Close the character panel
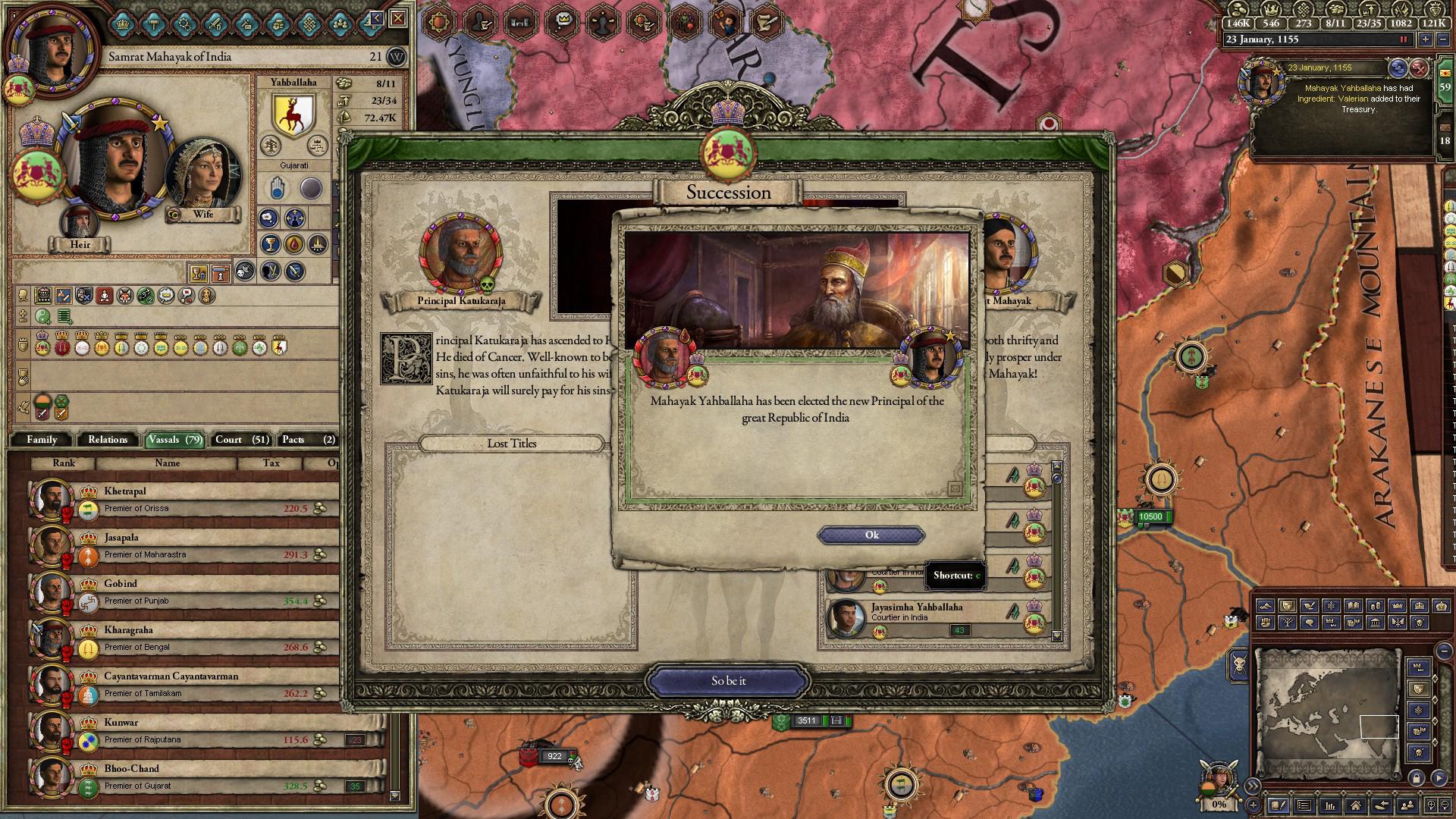Viewport: 1456px width, 819px height. [398, 18]
